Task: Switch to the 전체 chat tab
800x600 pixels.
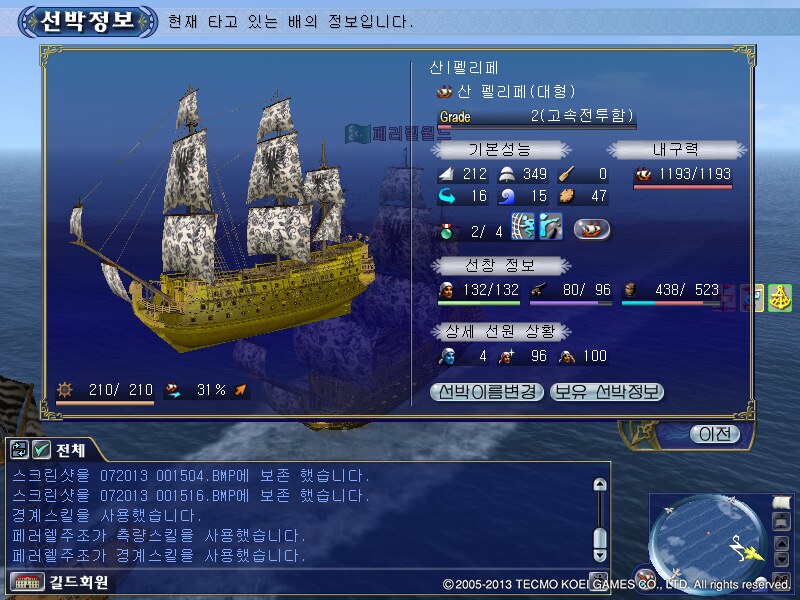Action: coord(72,449)
